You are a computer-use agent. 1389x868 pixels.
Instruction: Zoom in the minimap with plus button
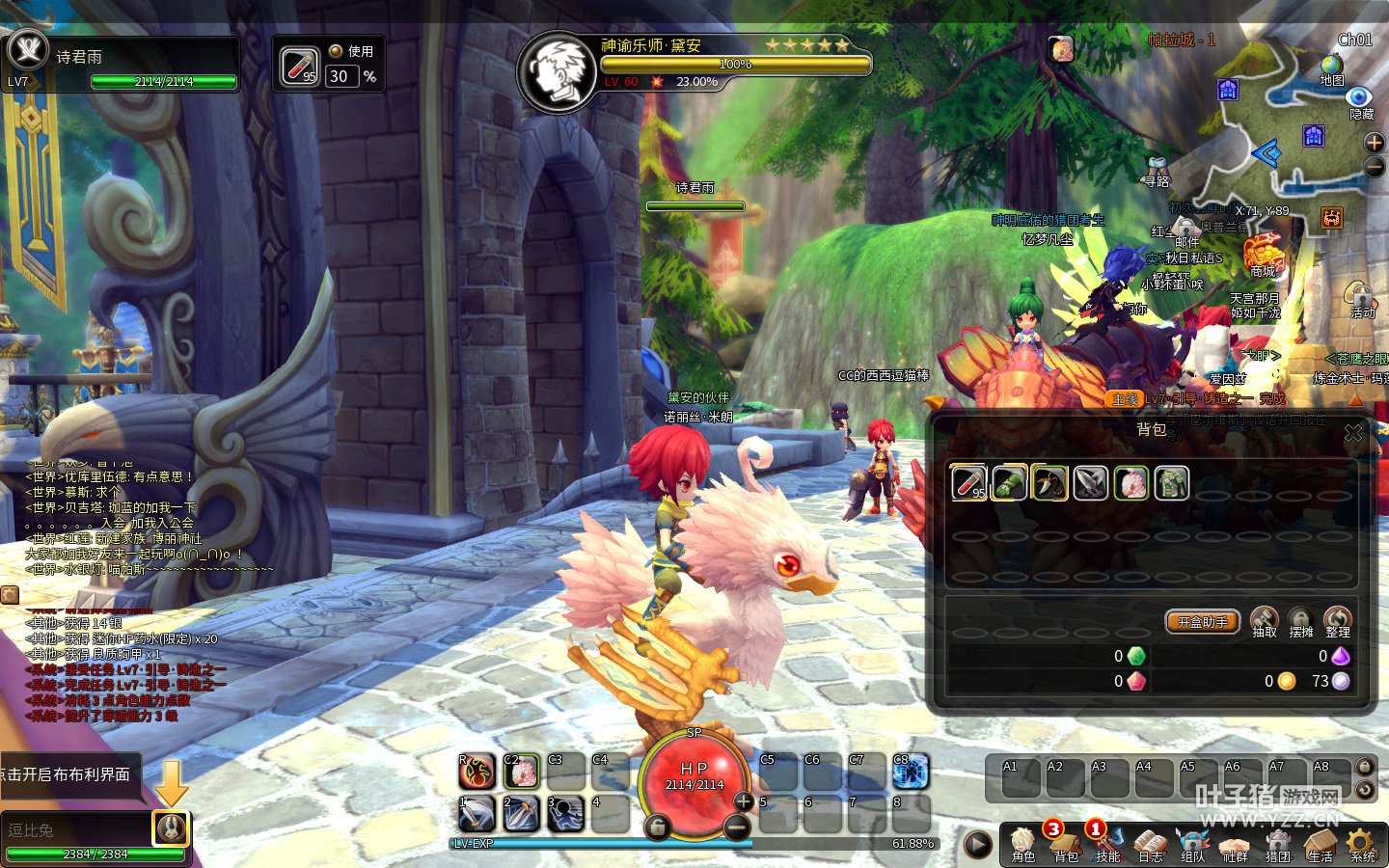1375,143
